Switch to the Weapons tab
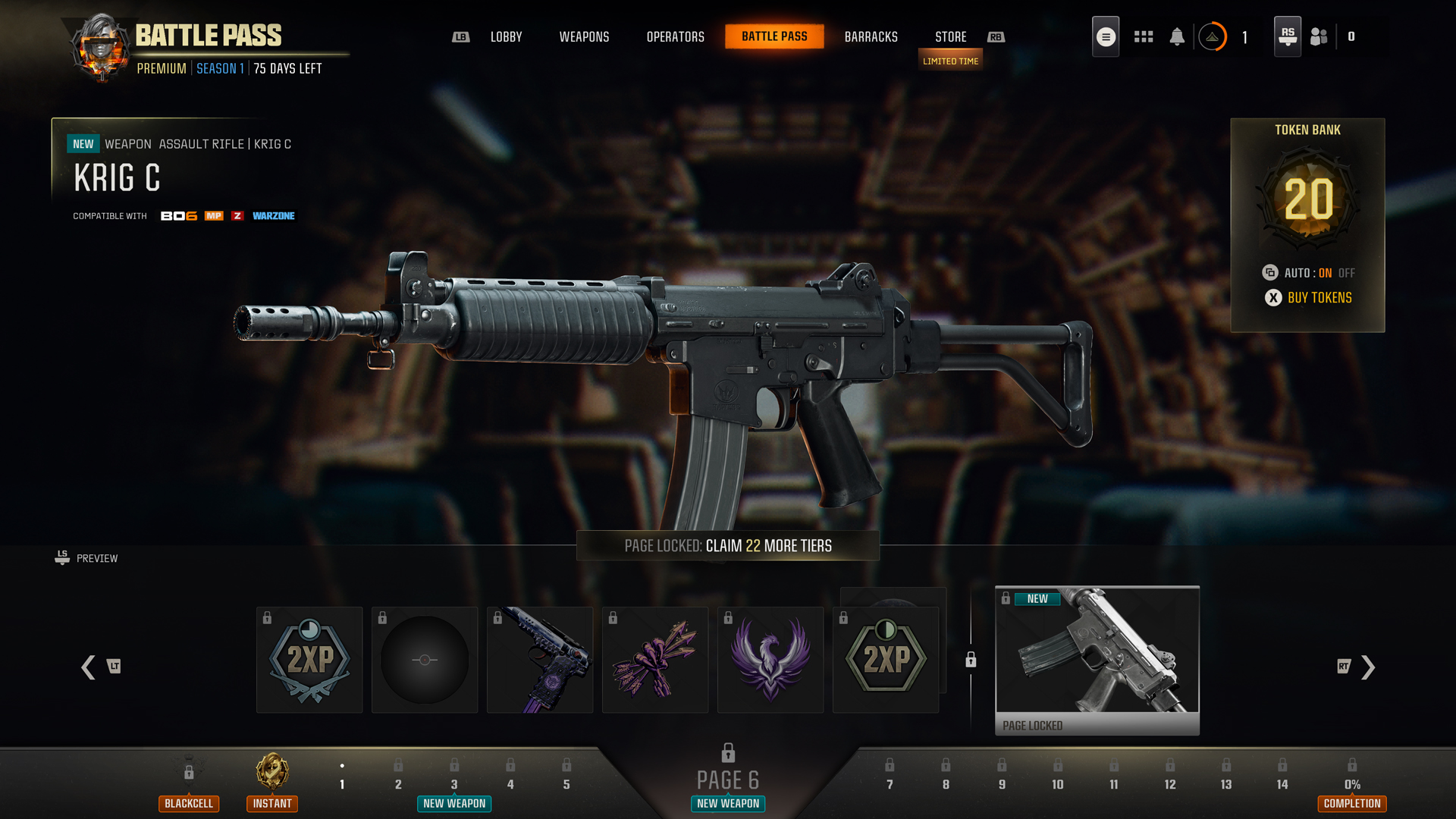 pyautogui.click(x=584, y=36)
